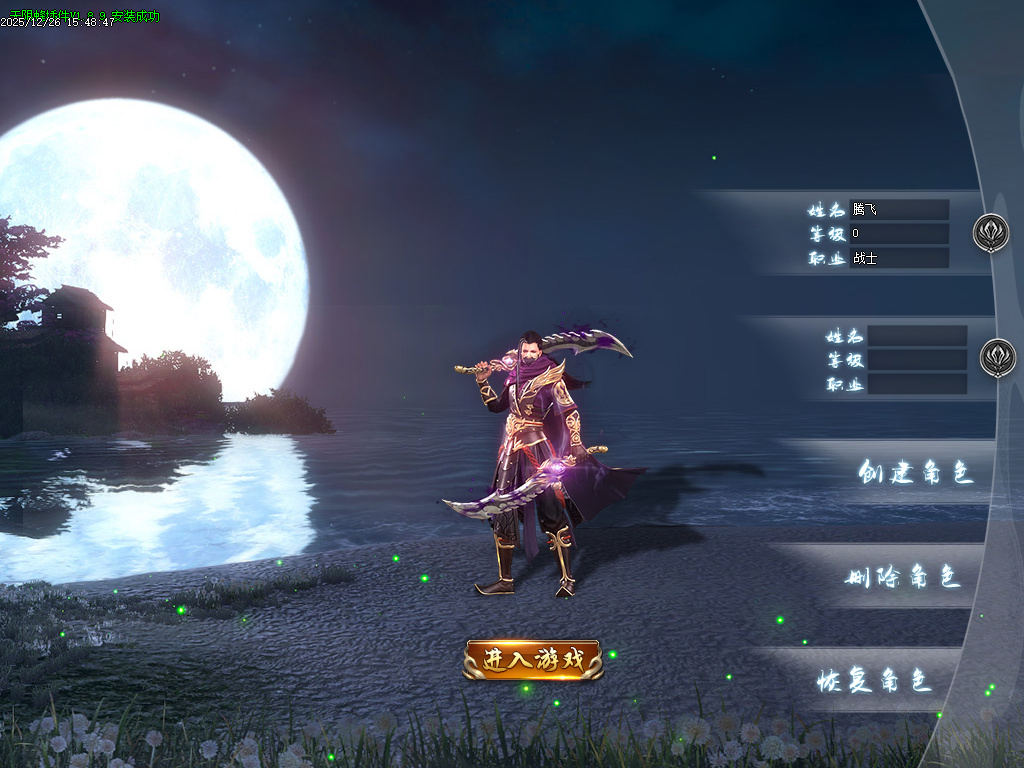Click the 进入游戏 enter game button
1024x768 pixels.
tap(533, 660)
